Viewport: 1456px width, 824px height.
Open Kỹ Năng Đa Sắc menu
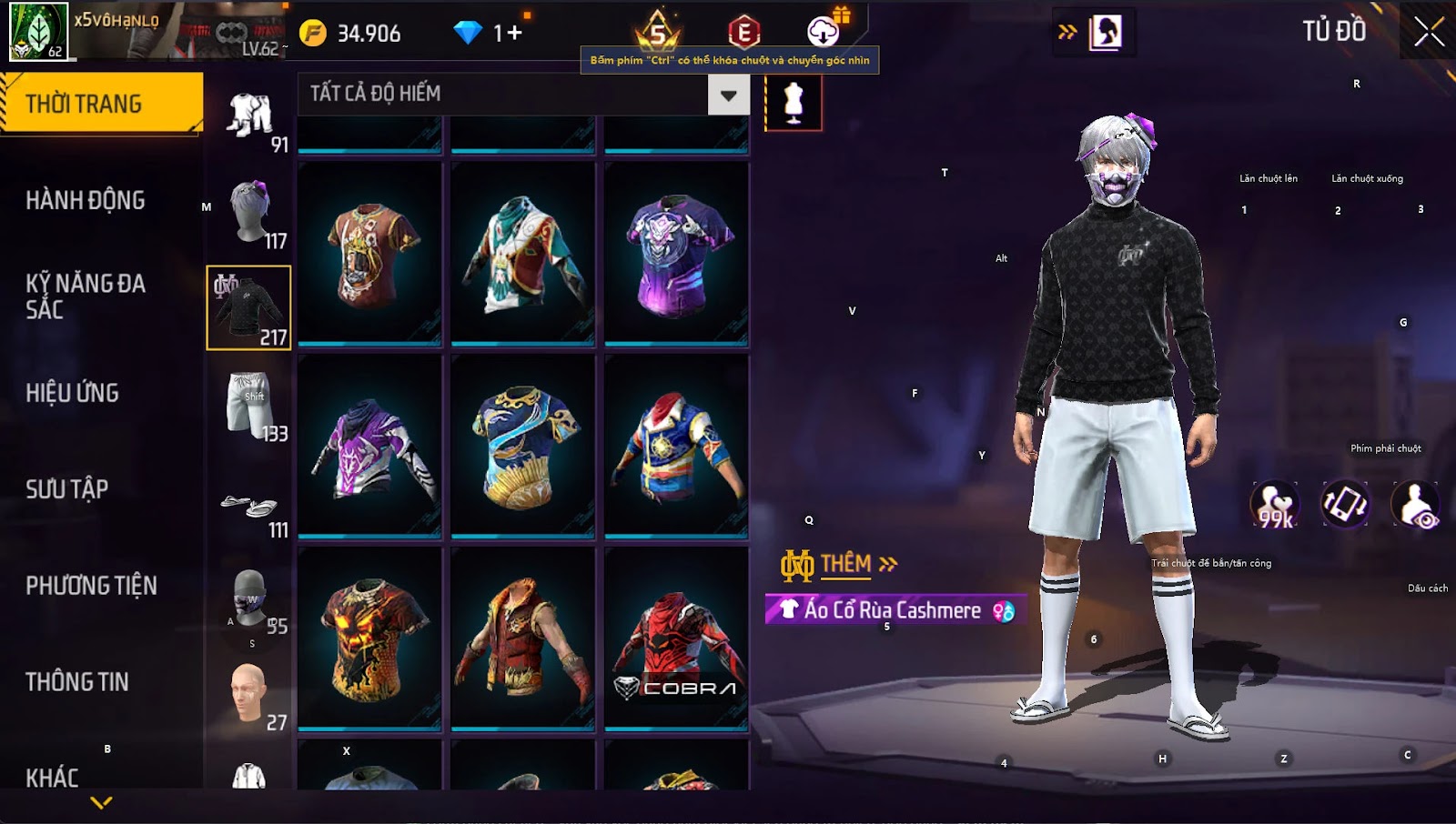coord(86,296)
